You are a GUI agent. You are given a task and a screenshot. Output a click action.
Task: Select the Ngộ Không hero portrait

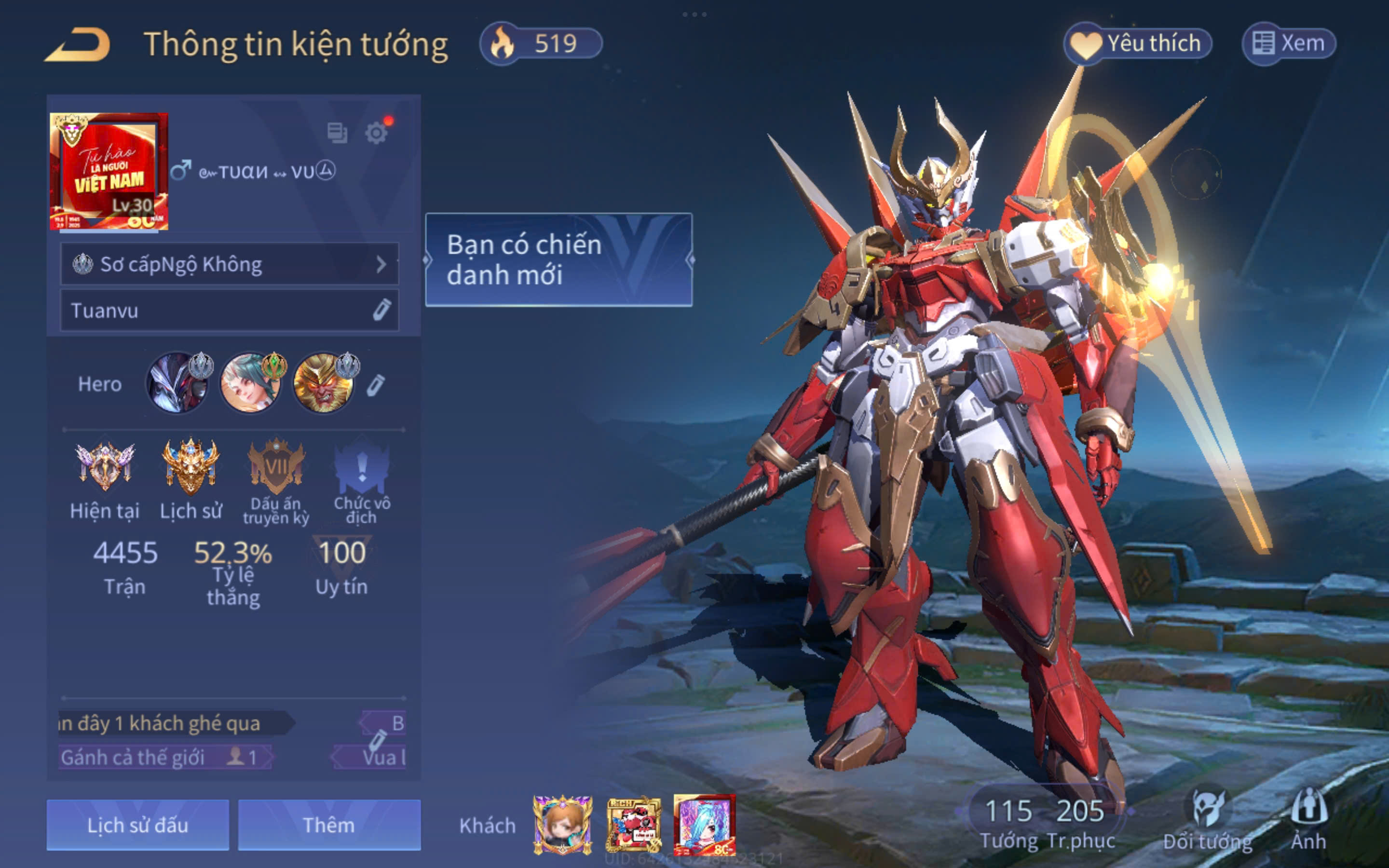(x=324, y=383)
